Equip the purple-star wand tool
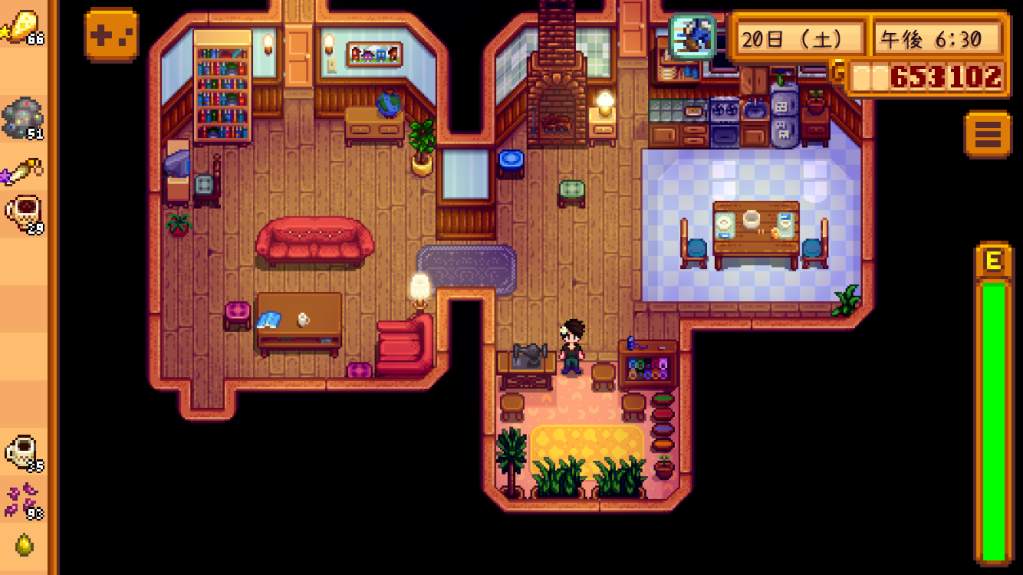This screenshot has height=575, width=1023. point(24,172)
